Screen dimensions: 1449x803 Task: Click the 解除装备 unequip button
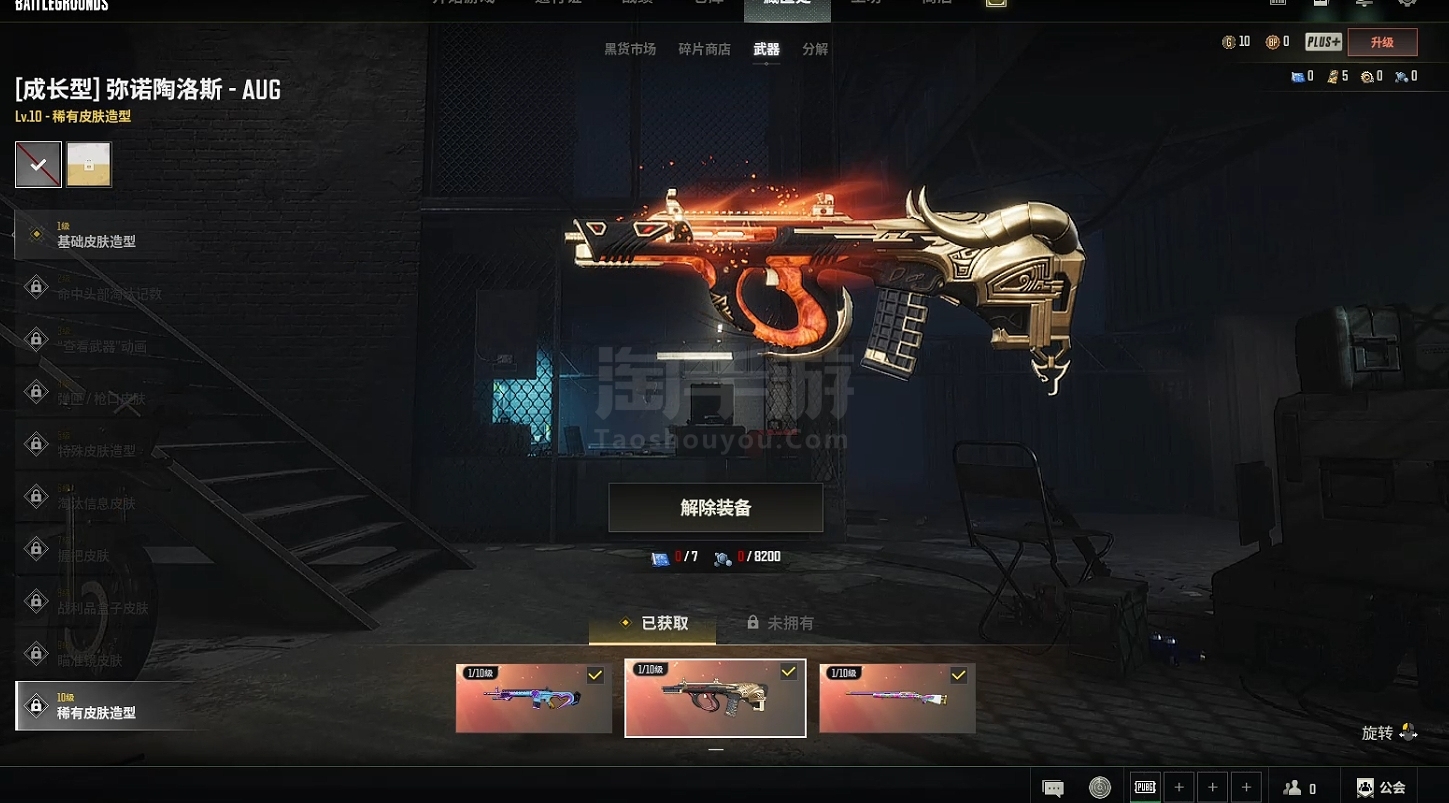pyautogui.click(x=715, y=508)
